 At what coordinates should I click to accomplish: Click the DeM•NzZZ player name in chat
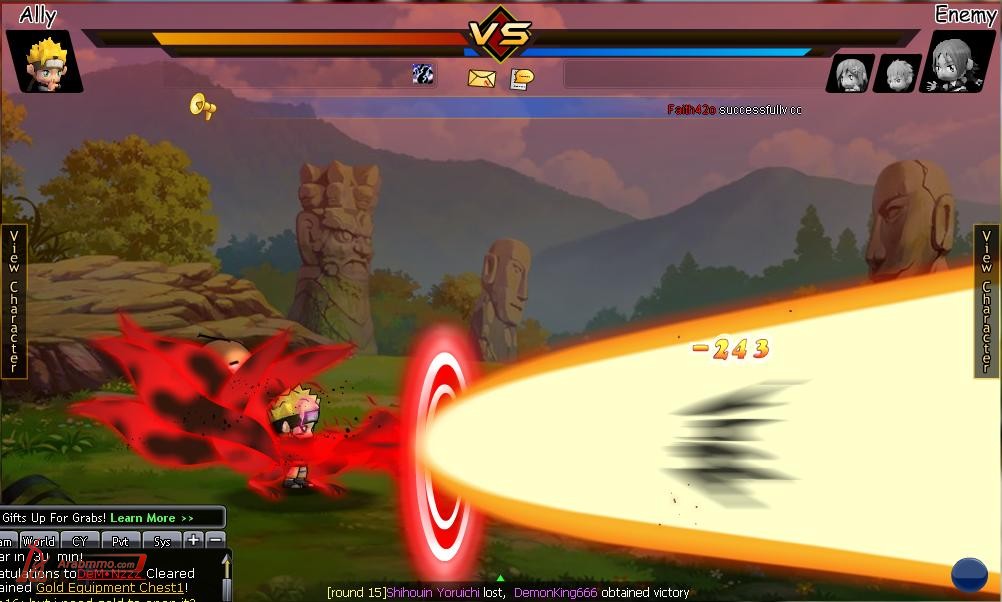coord(111,574)
